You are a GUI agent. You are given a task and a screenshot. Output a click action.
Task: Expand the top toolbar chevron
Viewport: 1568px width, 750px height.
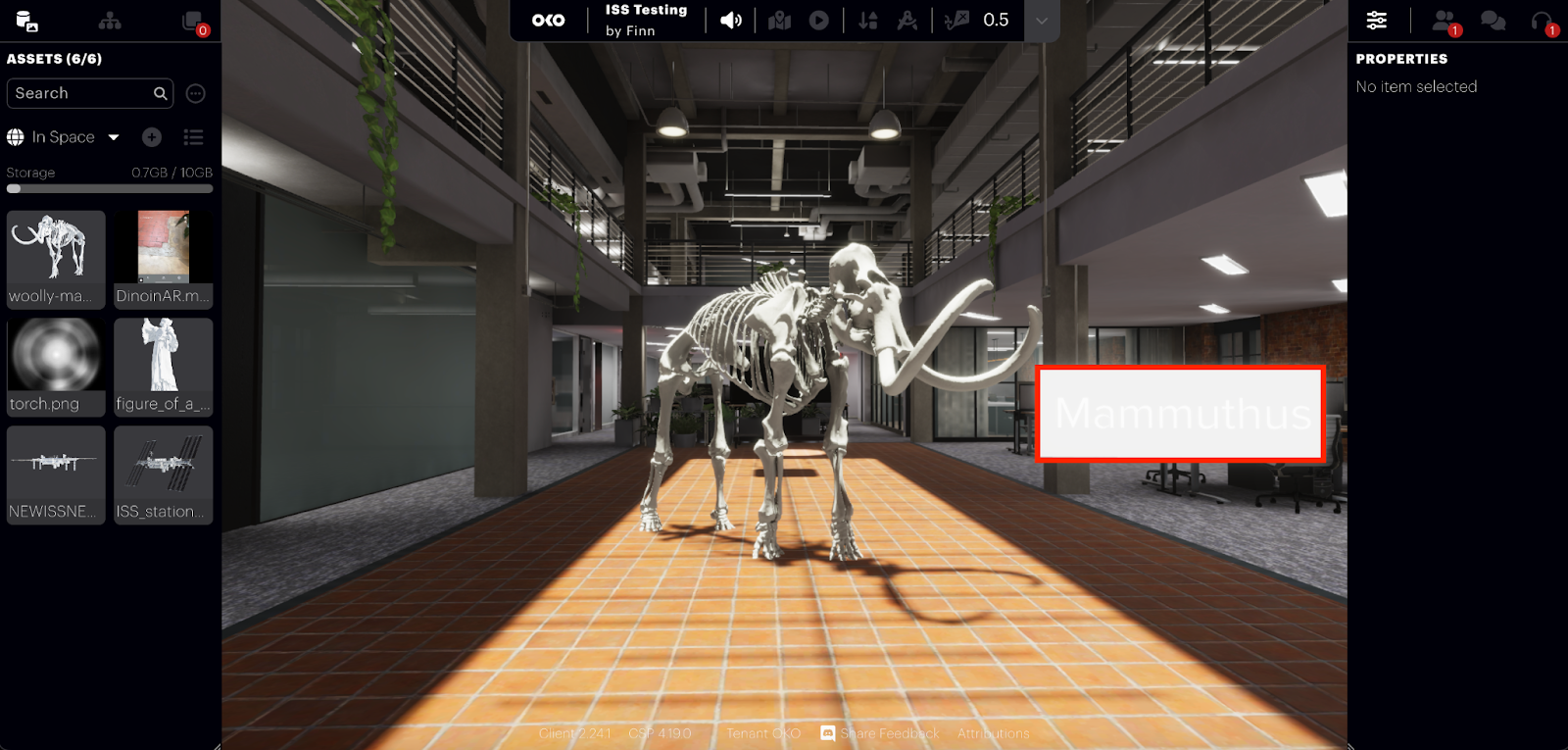[1042, 21]
